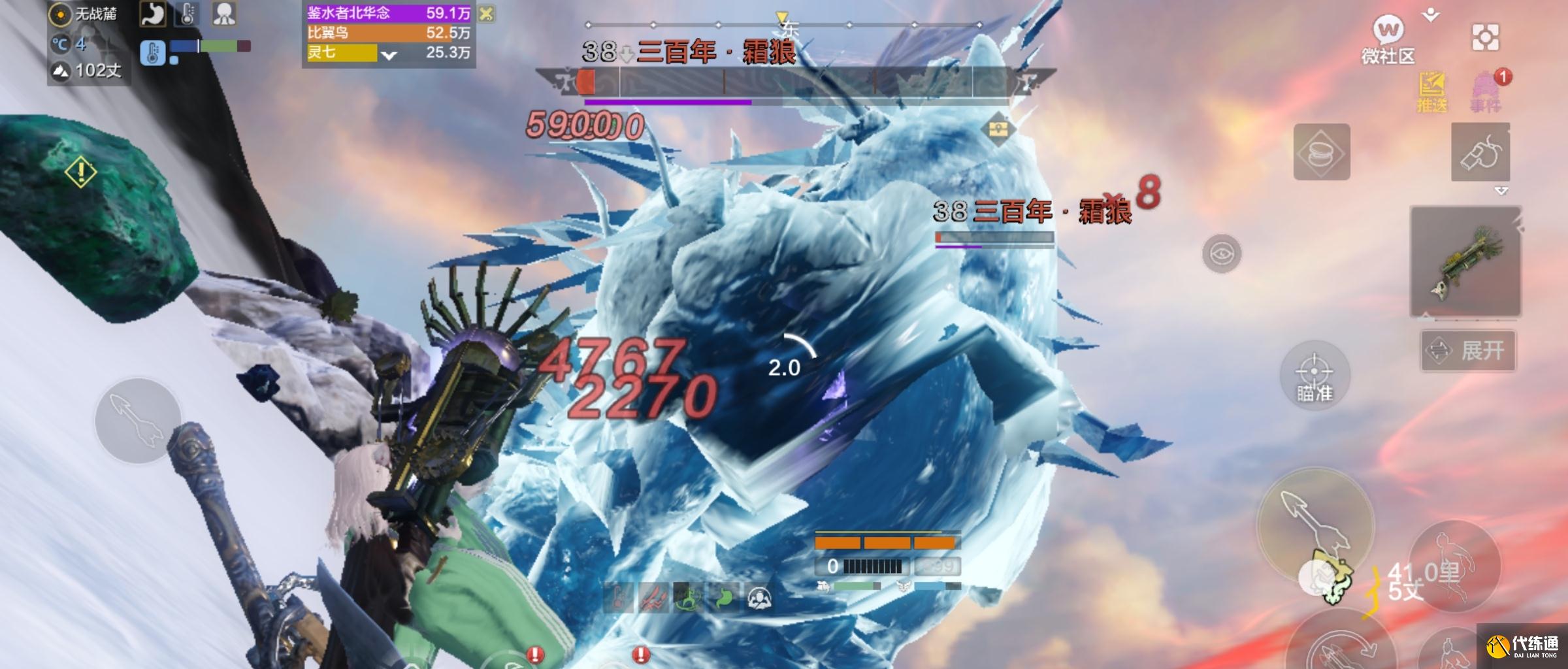Activate the 瞄准 aim button
The width and height of the screenshot is (1568, 669).
[x=1314, y=376]
